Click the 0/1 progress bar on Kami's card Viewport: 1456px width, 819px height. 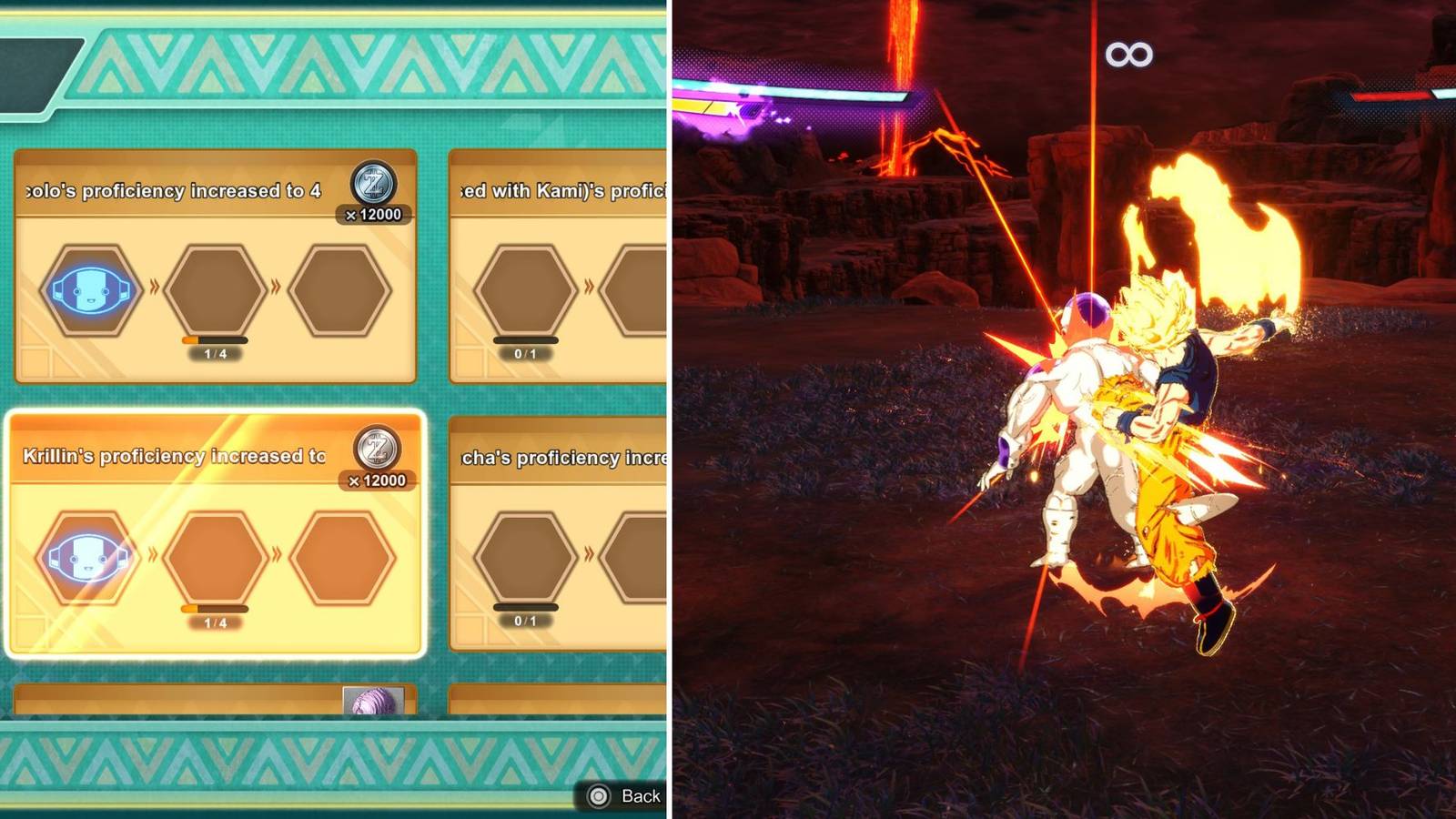coord(523,339)
